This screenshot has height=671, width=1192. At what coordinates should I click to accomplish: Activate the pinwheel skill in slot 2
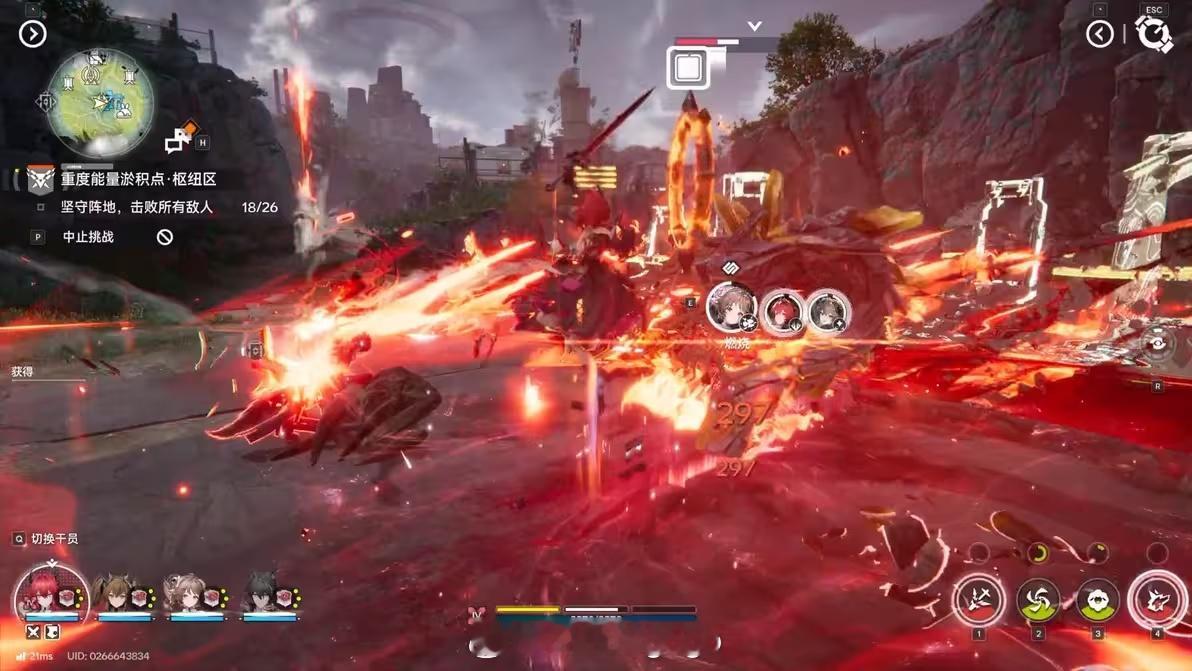pyautogui.click(x=1038, y=600)
